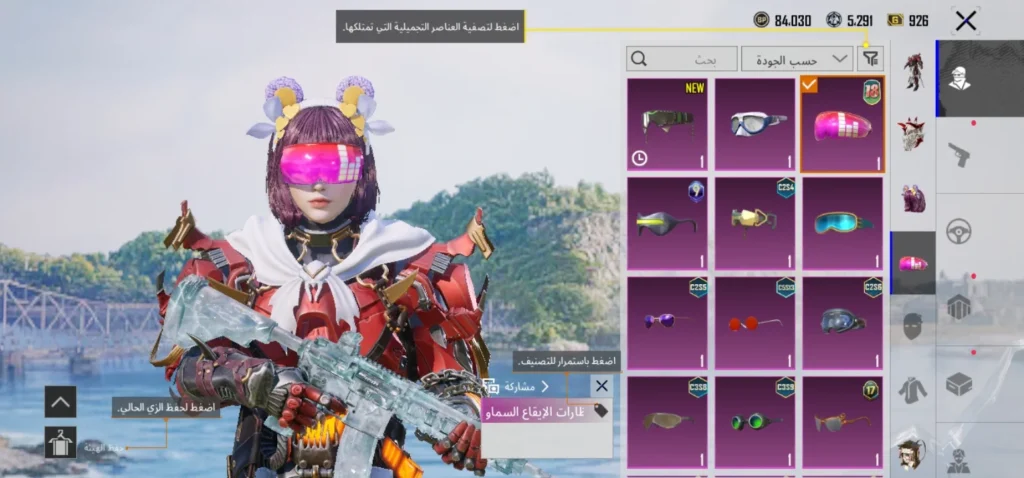Viewport: 1024px width, 478px height.
Task: Choose the white and blue diving mask
Action: (755, 125)
